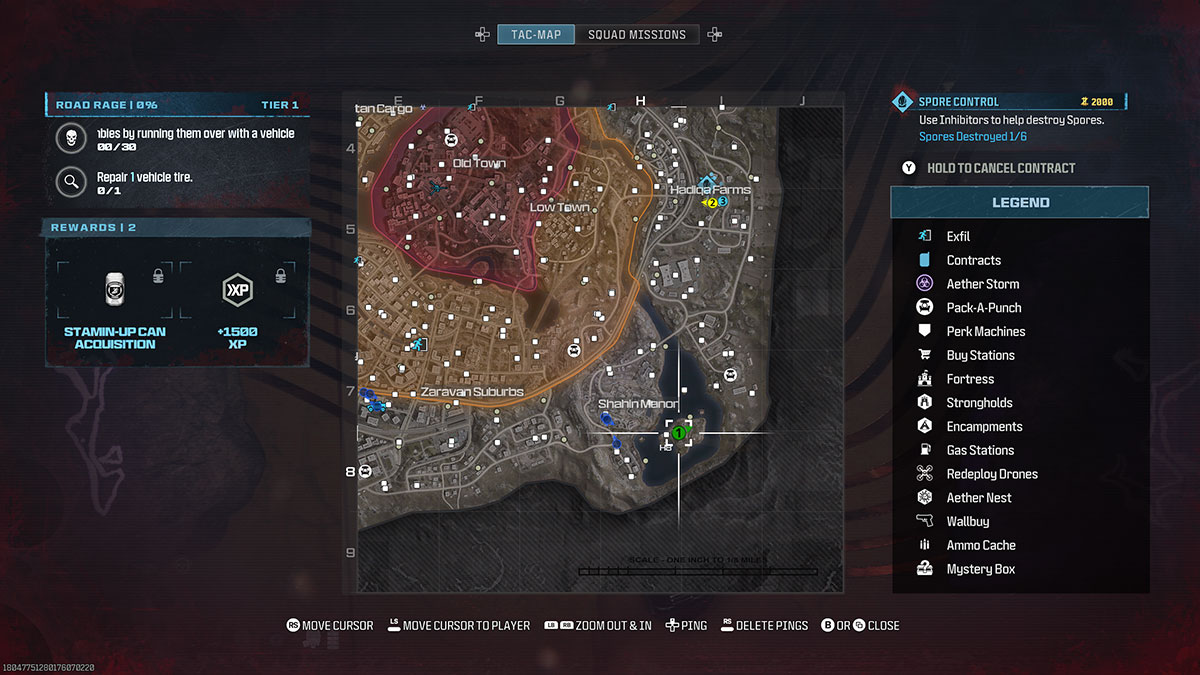The height and width of the screenshot is (675, 1200).
Task: Click Gas Stations in the legend
Action: click(980, 451)
